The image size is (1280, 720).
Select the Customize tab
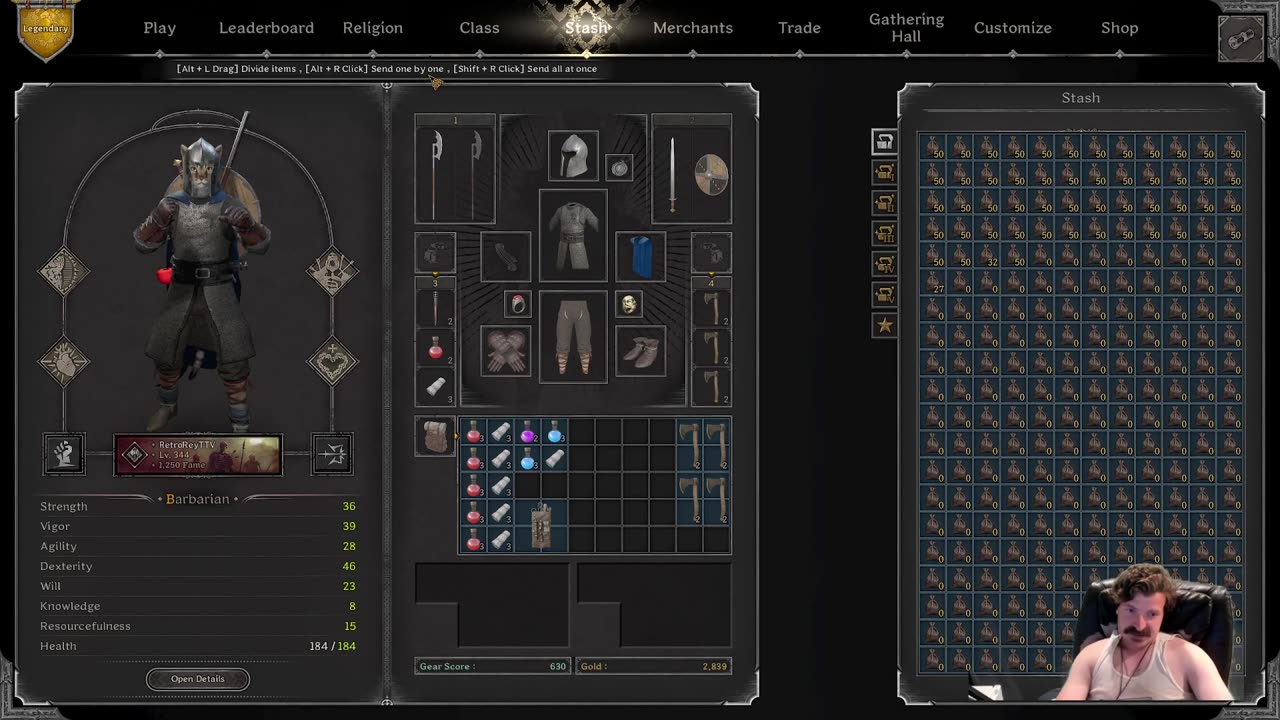[x=1013, y=28]
